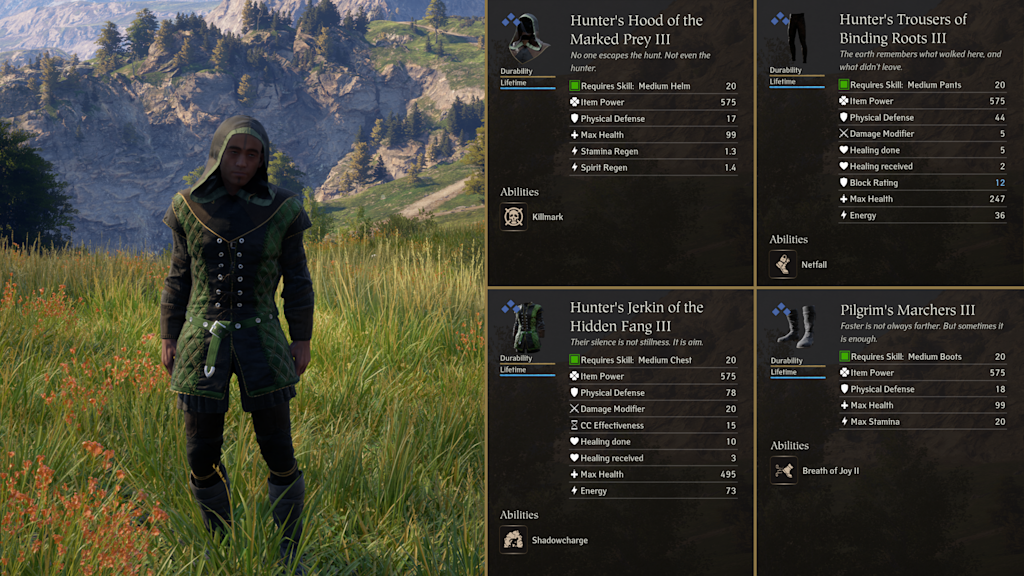Select the Killmark ability icon
Screen dimensions: 1024x576
coord(514,217)
